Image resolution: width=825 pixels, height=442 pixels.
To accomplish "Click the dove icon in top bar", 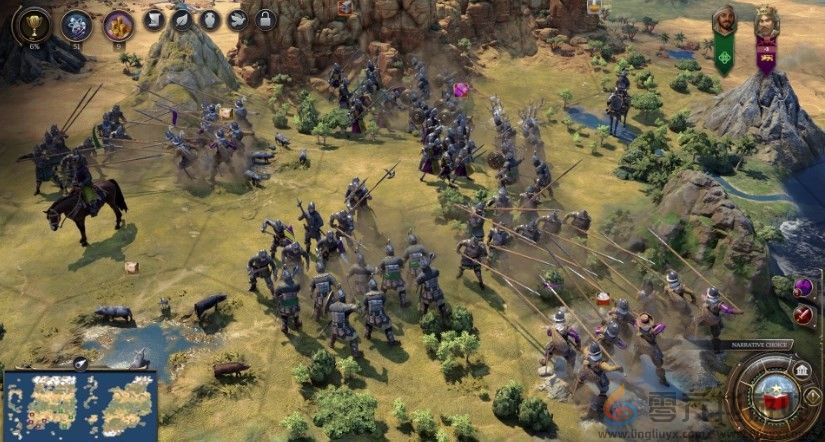I will (x=237, y=19).
